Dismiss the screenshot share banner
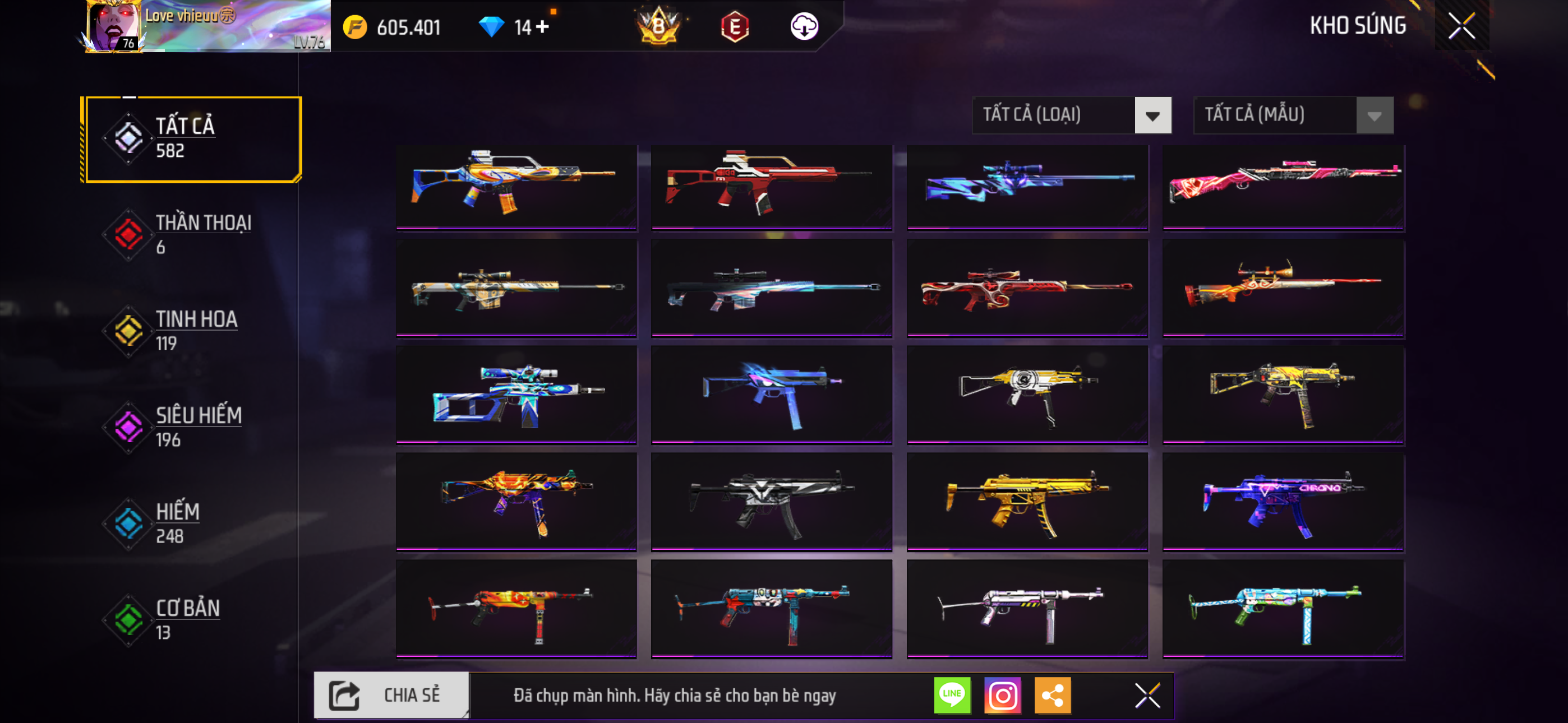The width and height of the screenshot is (1568, 723). click(1147, 695)
